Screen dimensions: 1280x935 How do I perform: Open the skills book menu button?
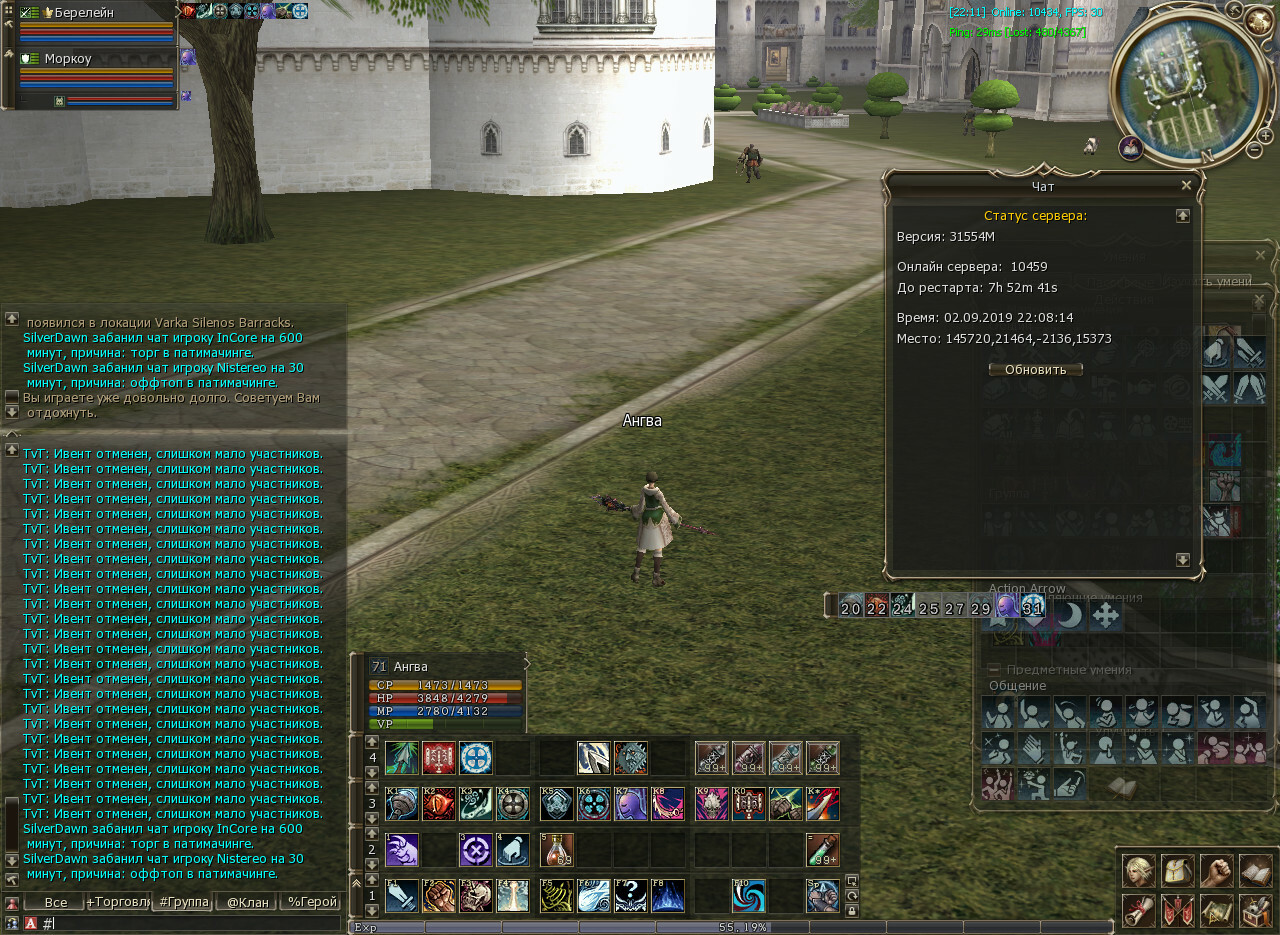[x=1255, y=870]
